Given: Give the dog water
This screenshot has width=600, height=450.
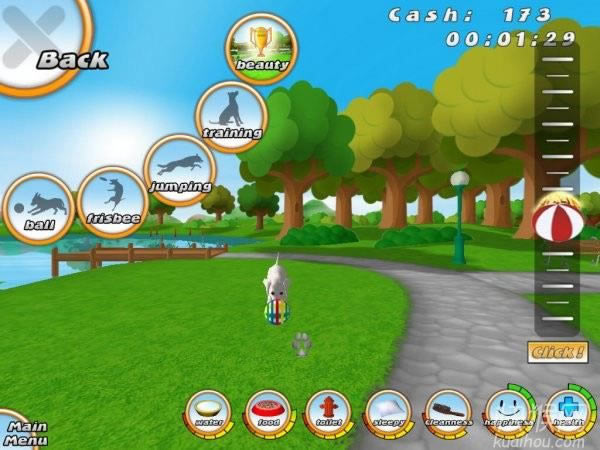Looking at the screenshot, I should coord(209,412).
